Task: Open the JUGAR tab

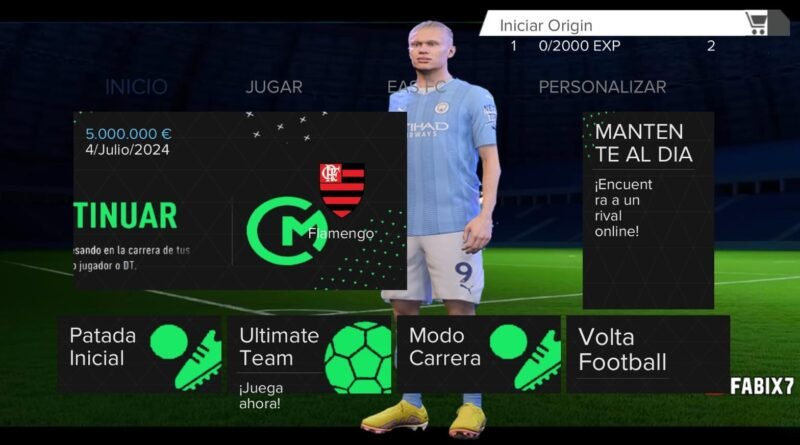Action: pos(273,87)
